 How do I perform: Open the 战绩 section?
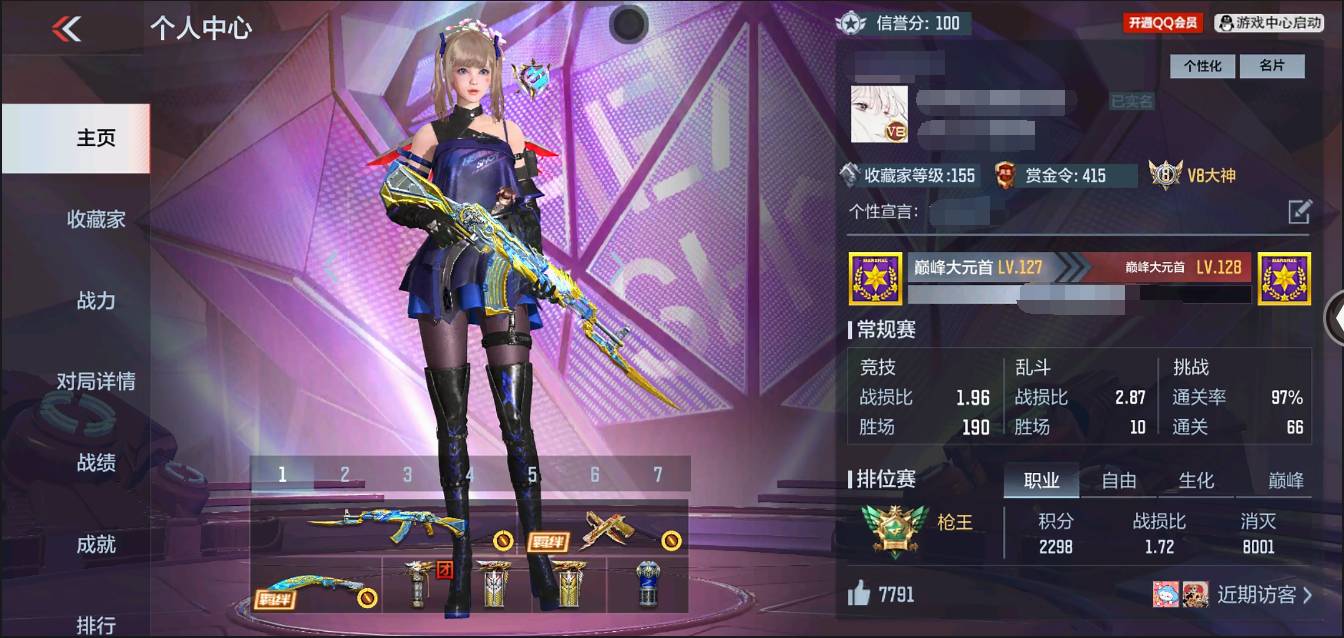click(x=96, y=463)
